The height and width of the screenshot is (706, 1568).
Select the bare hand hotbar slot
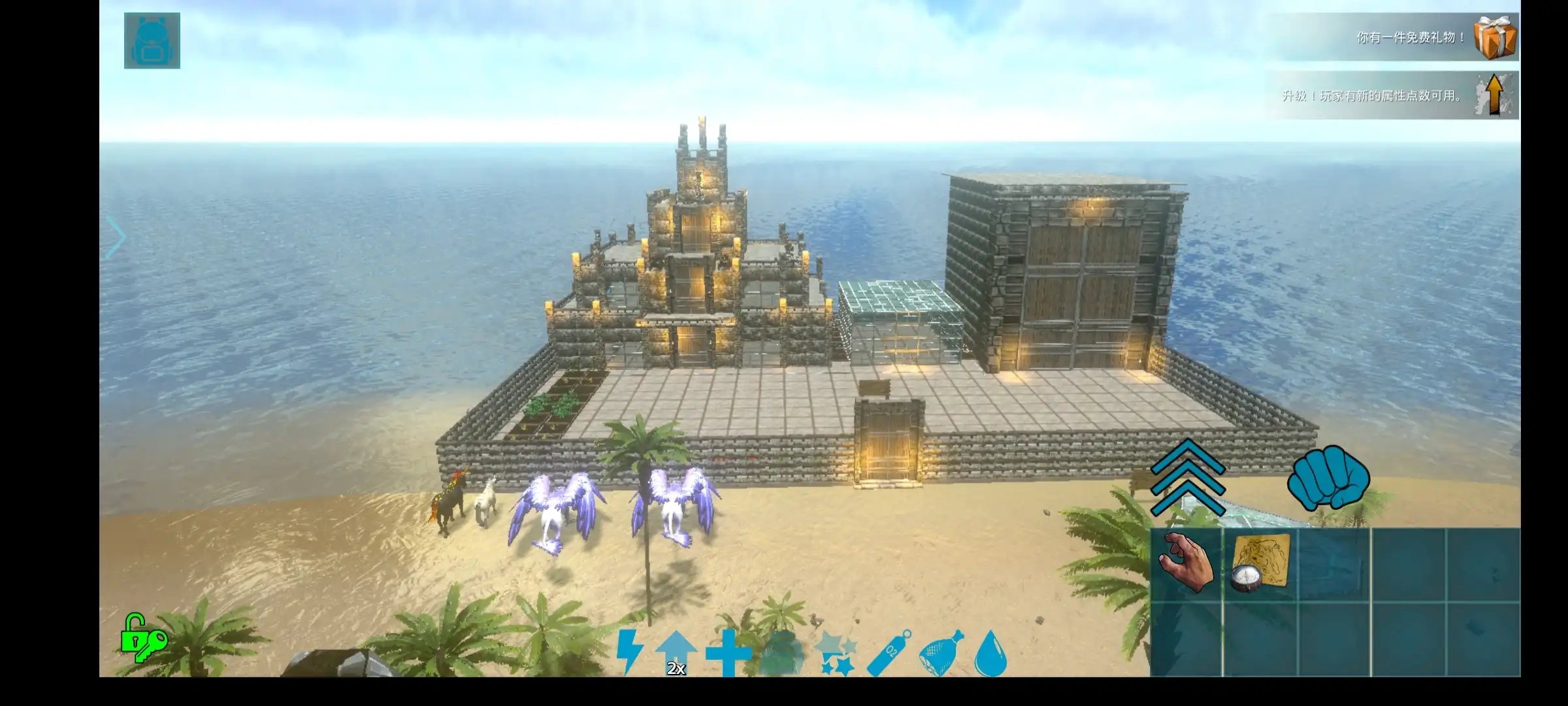point(1186,563)
